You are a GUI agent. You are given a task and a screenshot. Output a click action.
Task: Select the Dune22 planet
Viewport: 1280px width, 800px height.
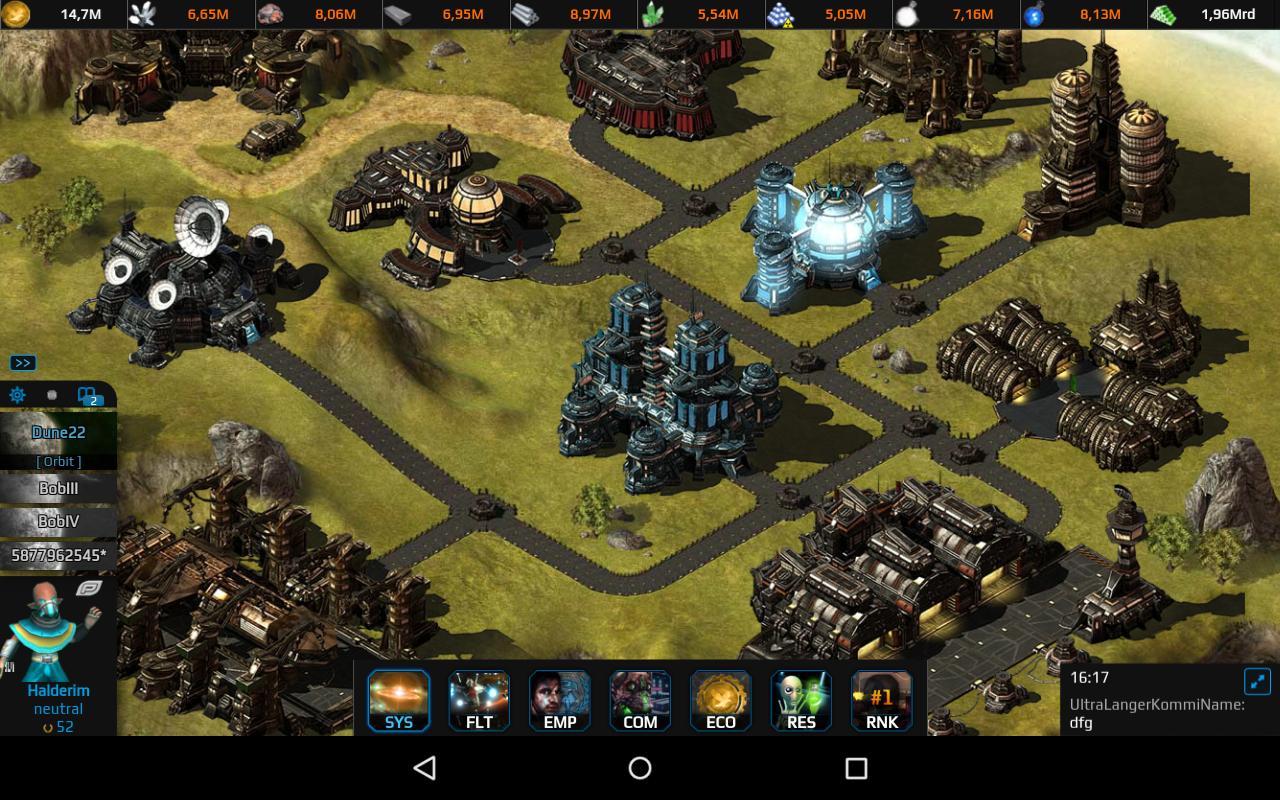point(58,433)
